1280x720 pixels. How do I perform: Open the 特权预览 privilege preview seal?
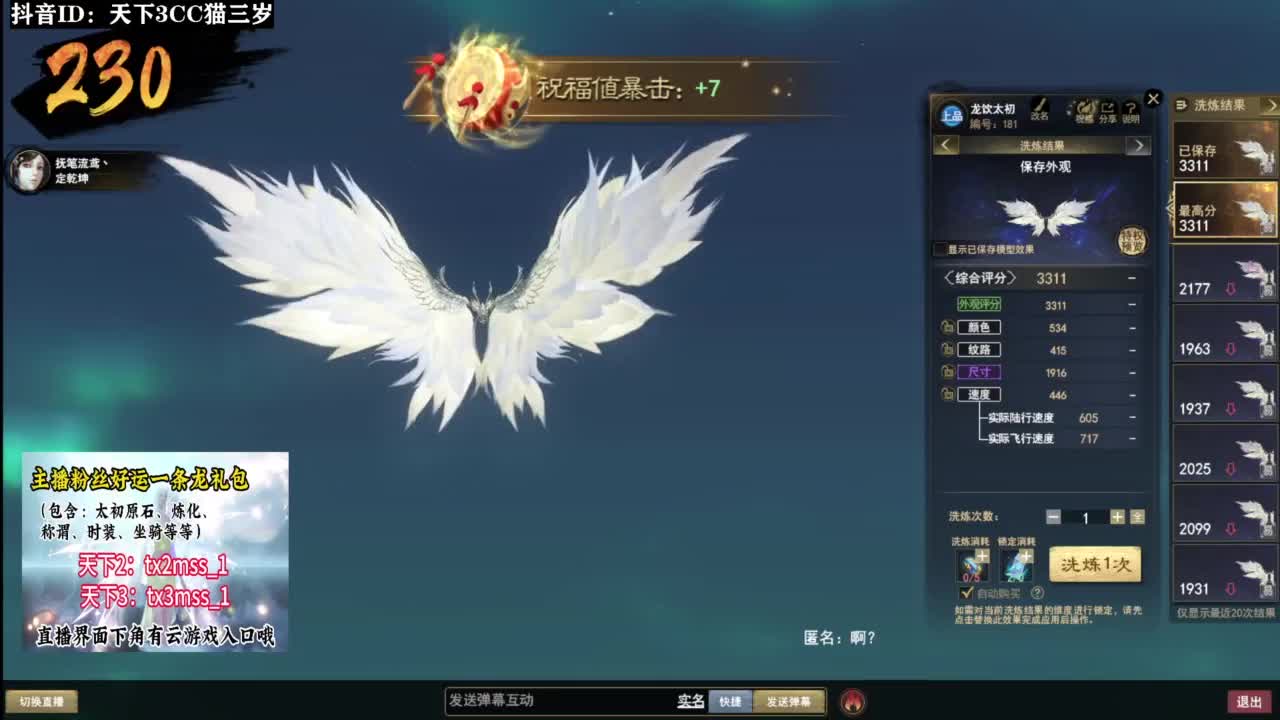pyautogui.click(x=1133, y=239)
